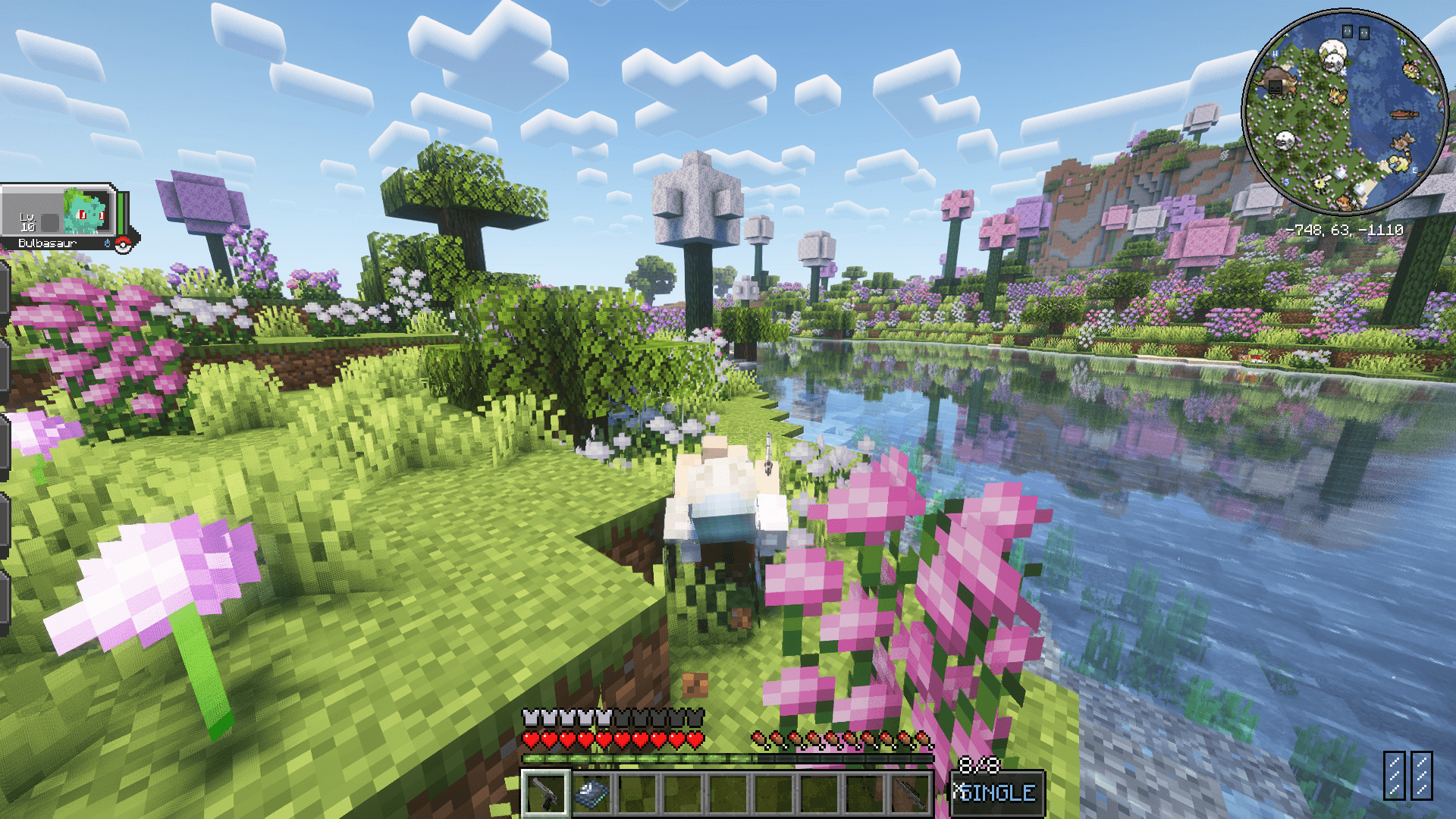Viewport: 1456px width, 819px height.
Task: Click the N compass marker on the minimap
Action: pos(1403,42)
